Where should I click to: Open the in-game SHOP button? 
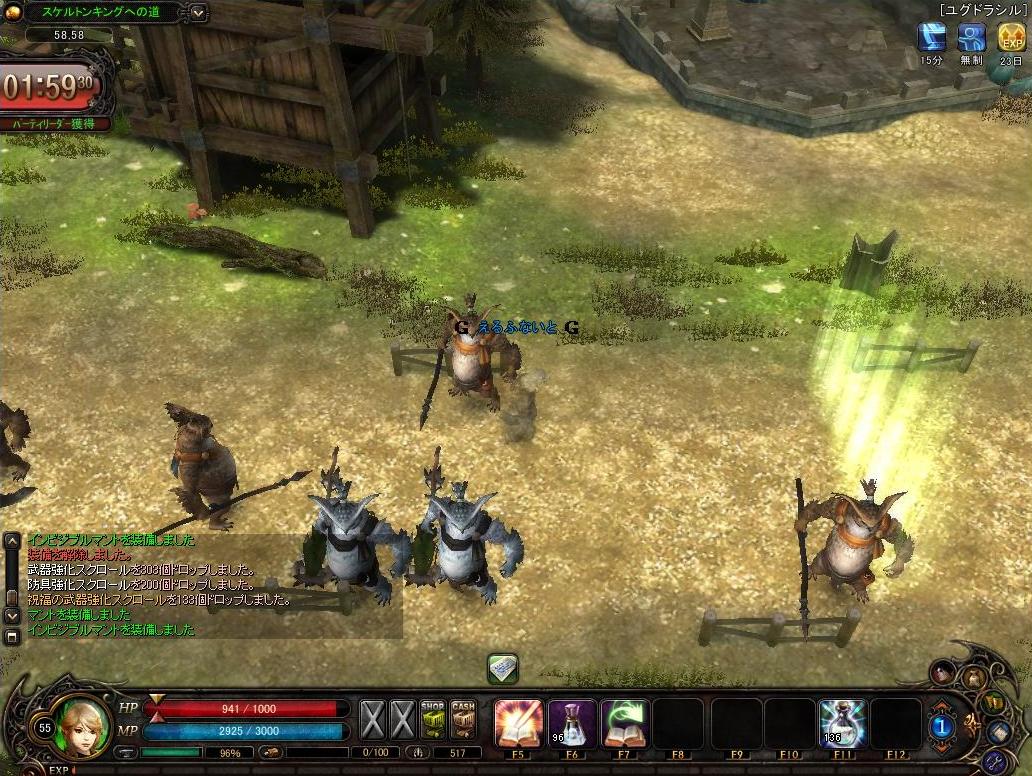[432, 718]
